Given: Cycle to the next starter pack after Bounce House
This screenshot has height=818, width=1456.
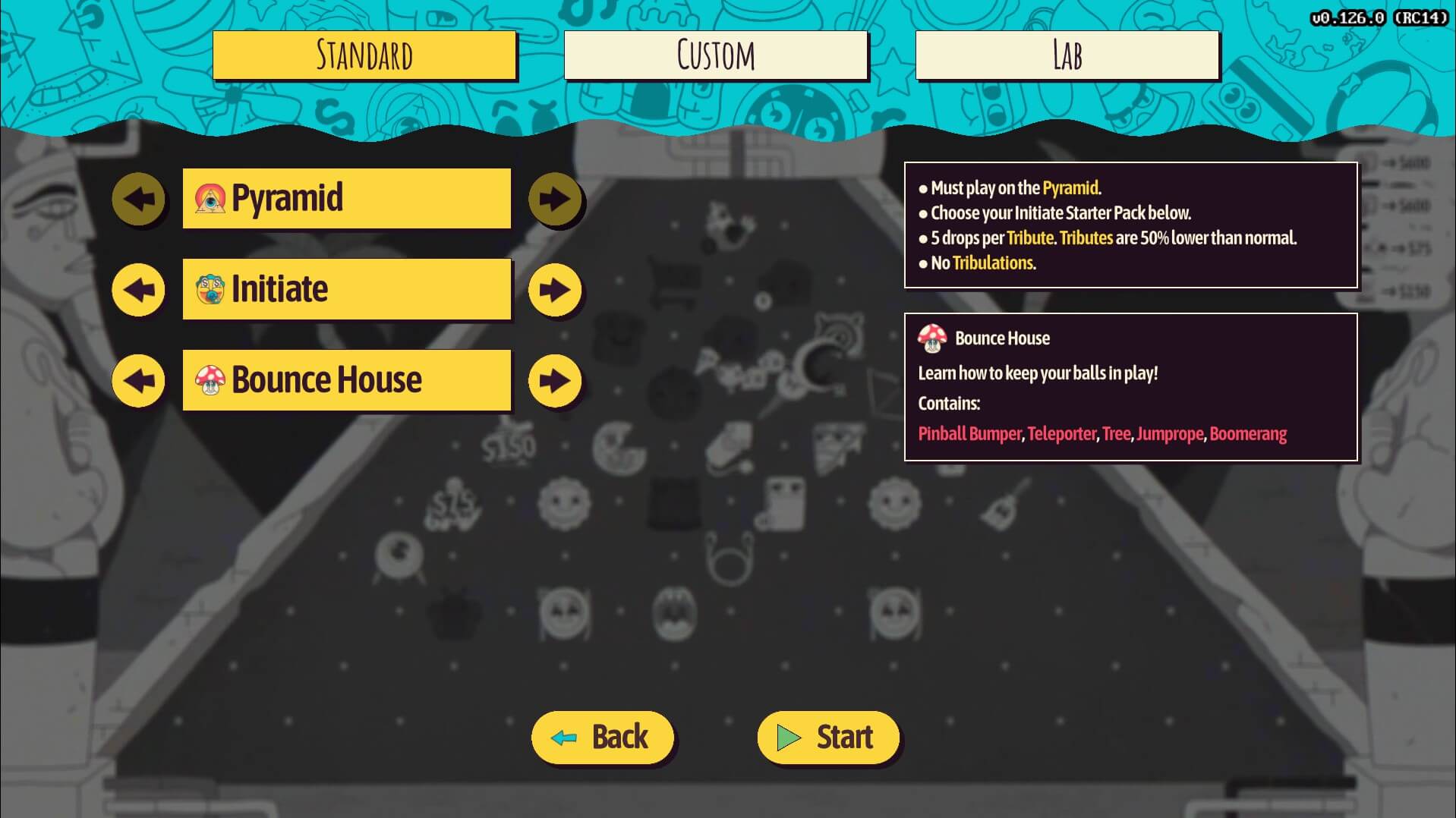Looking at the screenshot, I should [x=555, y=380].
